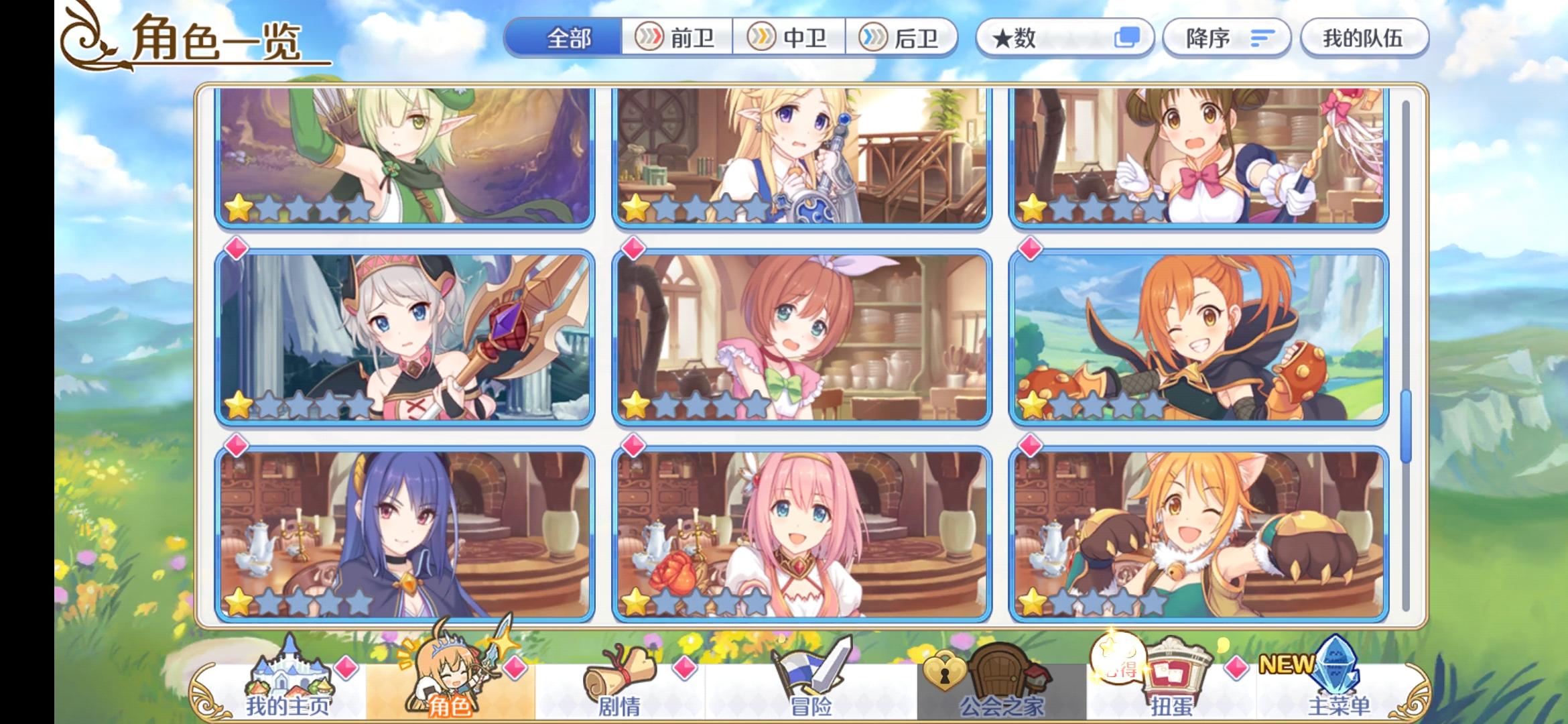Toggle the 前卫 vanguard filter

tap(679, 39)
